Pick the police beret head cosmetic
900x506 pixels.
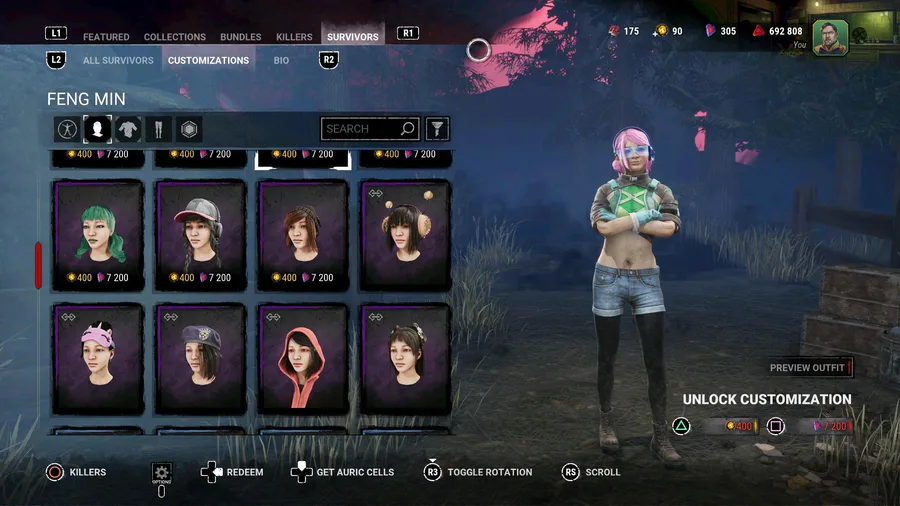(x=200, y=358)
